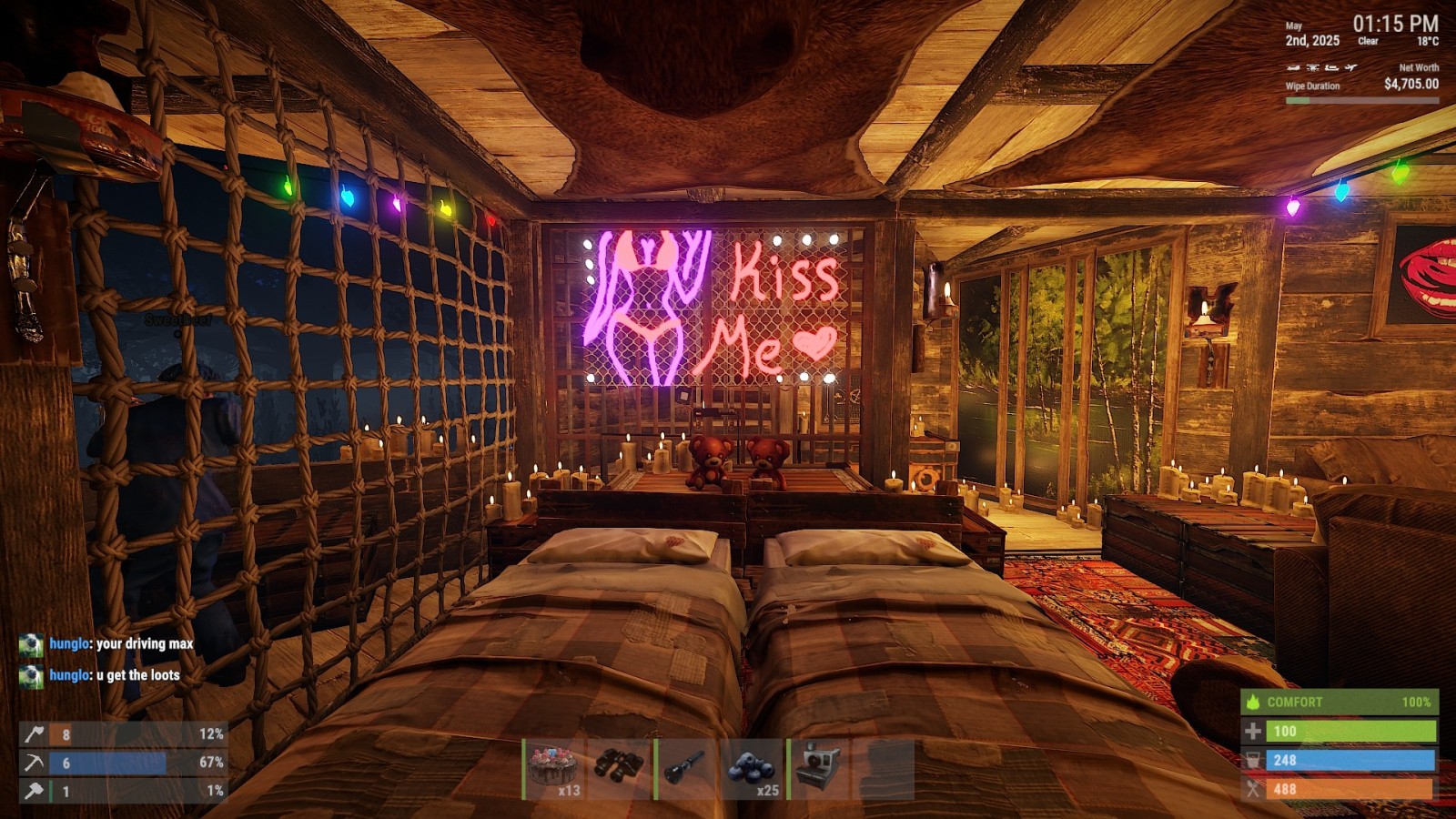Select the blueberries stack in hotbar

pyautogui.click(x=753, y=768)
